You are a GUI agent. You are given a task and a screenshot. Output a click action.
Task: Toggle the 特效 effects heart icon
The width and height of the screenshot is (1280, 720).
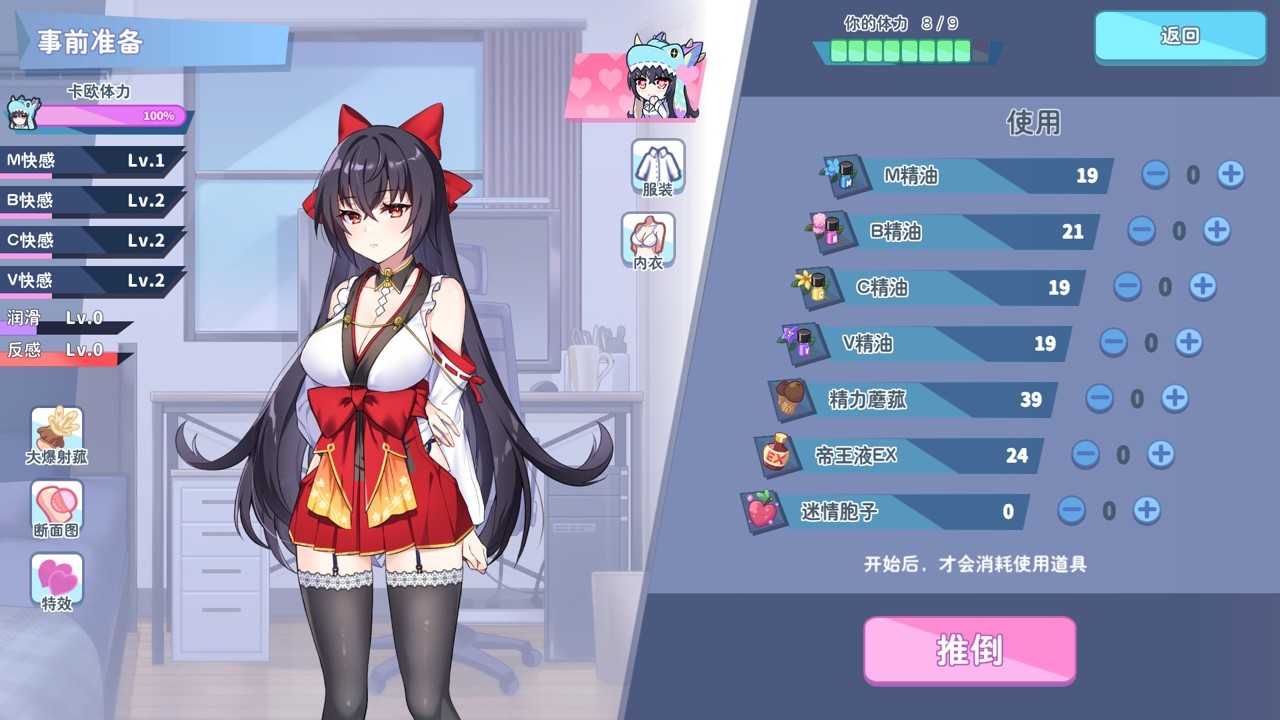57,582
